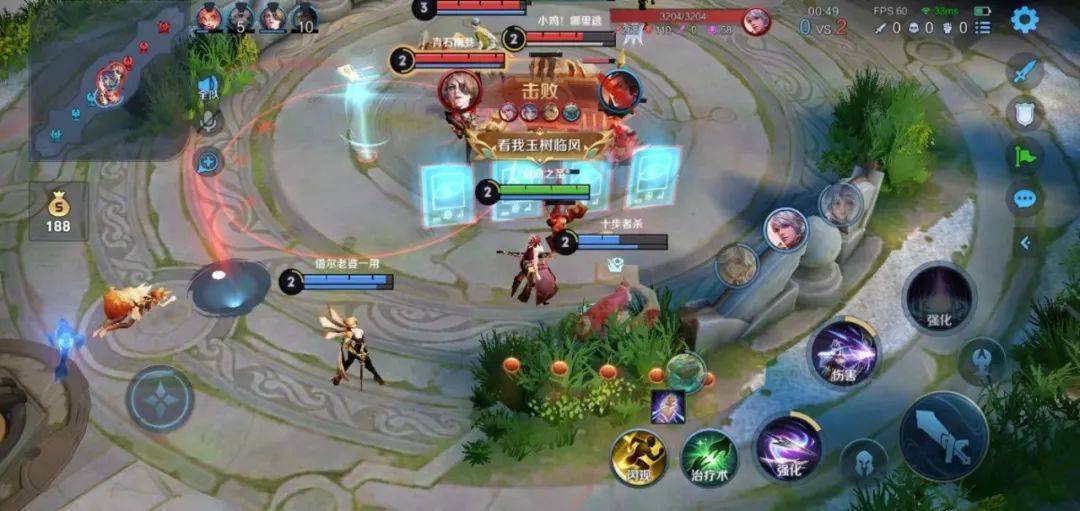Collapse the signal panel with the arrow
1080x511 pixels.
point(1024,242)
